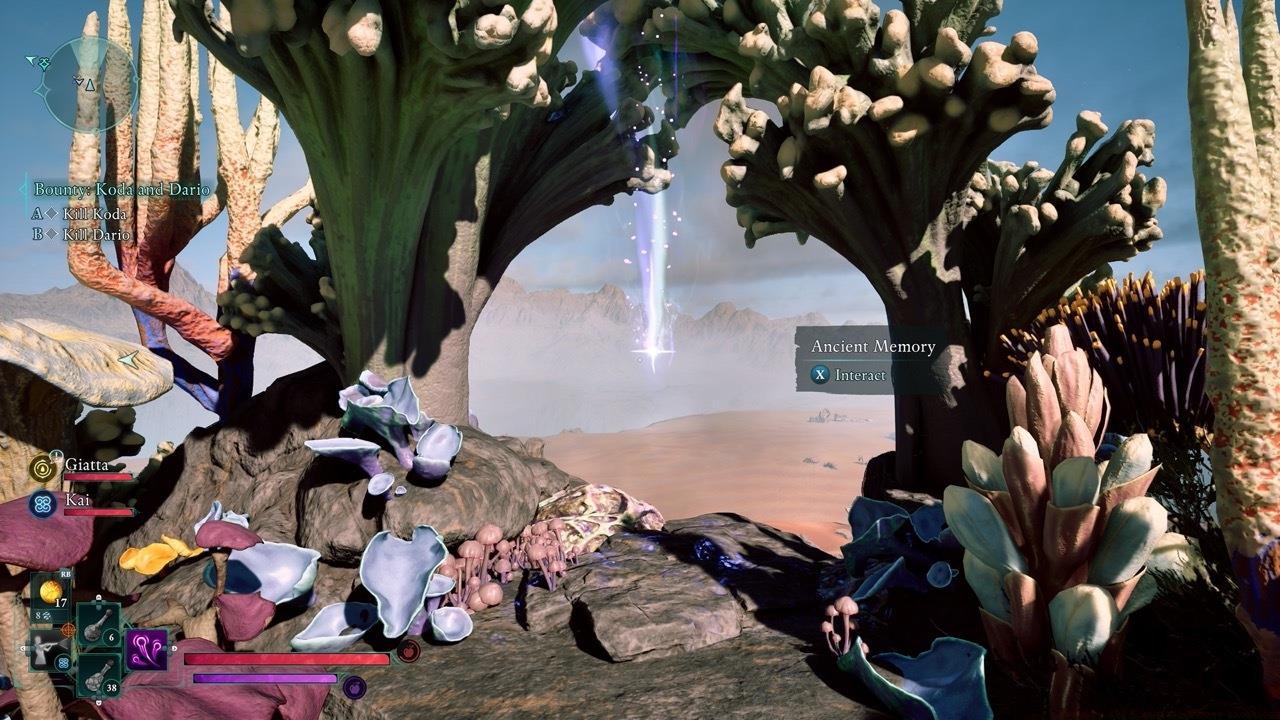Click the potion icon showing 6 charges
The height and width of the screenshot is (720, 1280).
click(97, 625)
